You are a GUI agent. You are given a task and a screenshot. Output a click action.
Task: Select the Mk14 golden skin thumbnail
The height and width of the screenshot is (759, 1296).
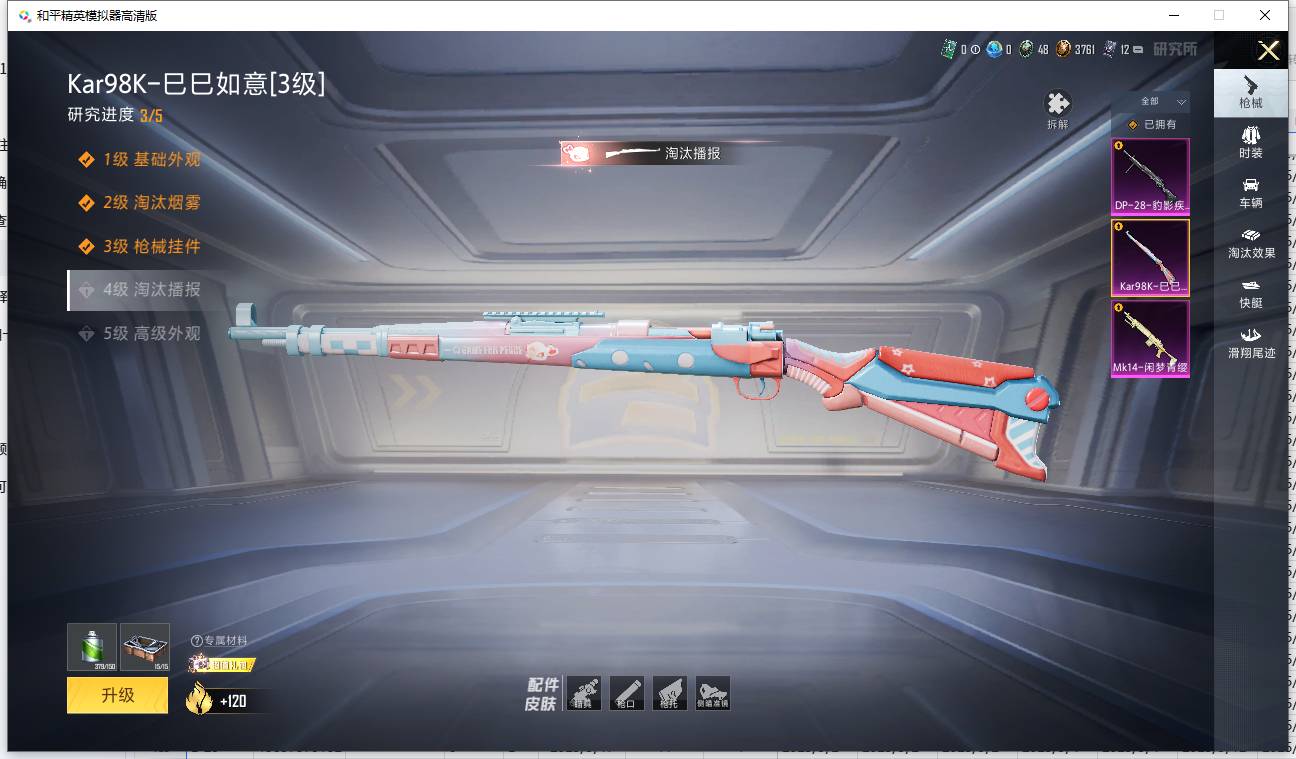coord(1150,338)
